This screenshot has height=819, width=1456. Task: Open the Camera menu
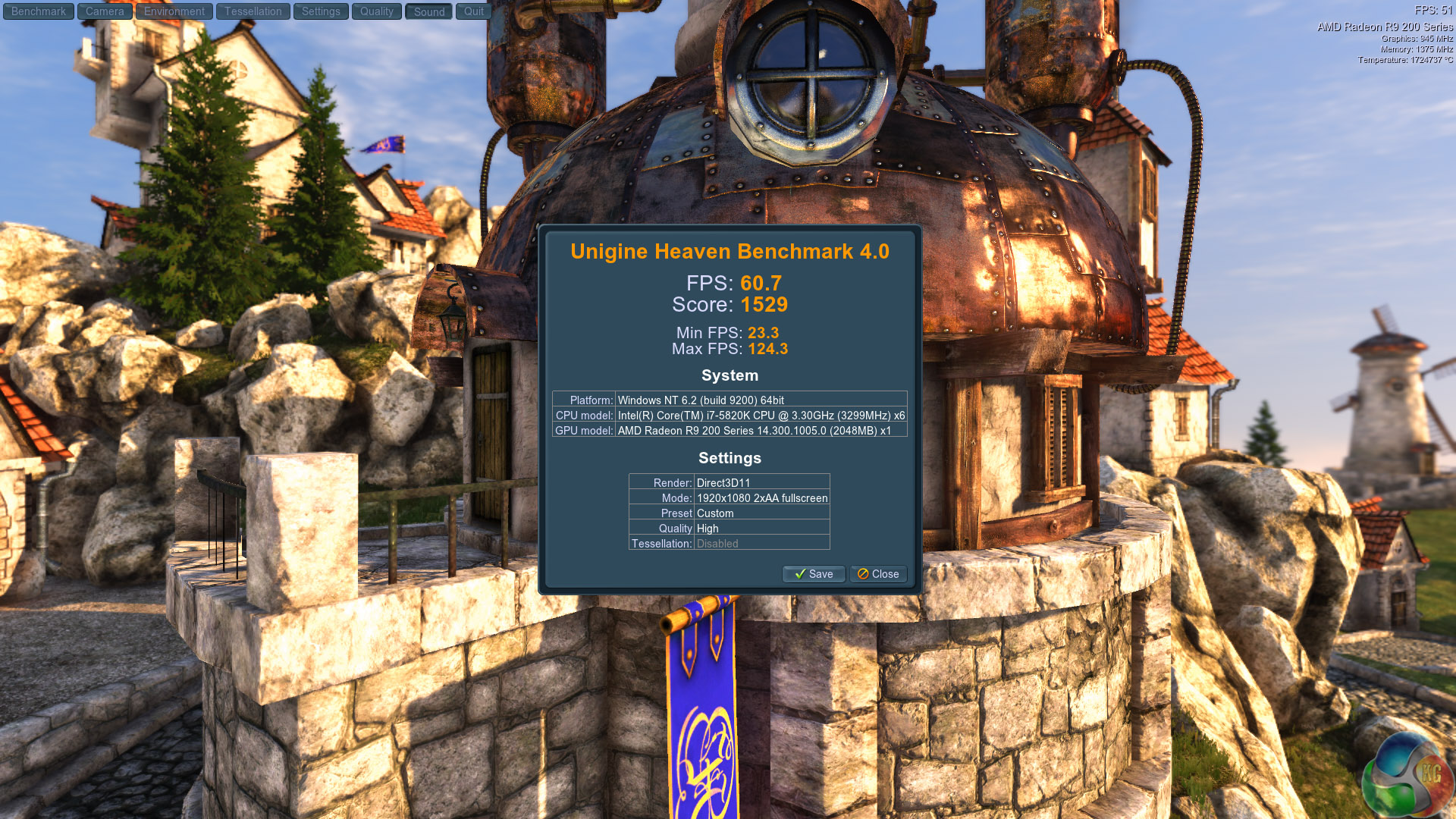pos(105,11)
